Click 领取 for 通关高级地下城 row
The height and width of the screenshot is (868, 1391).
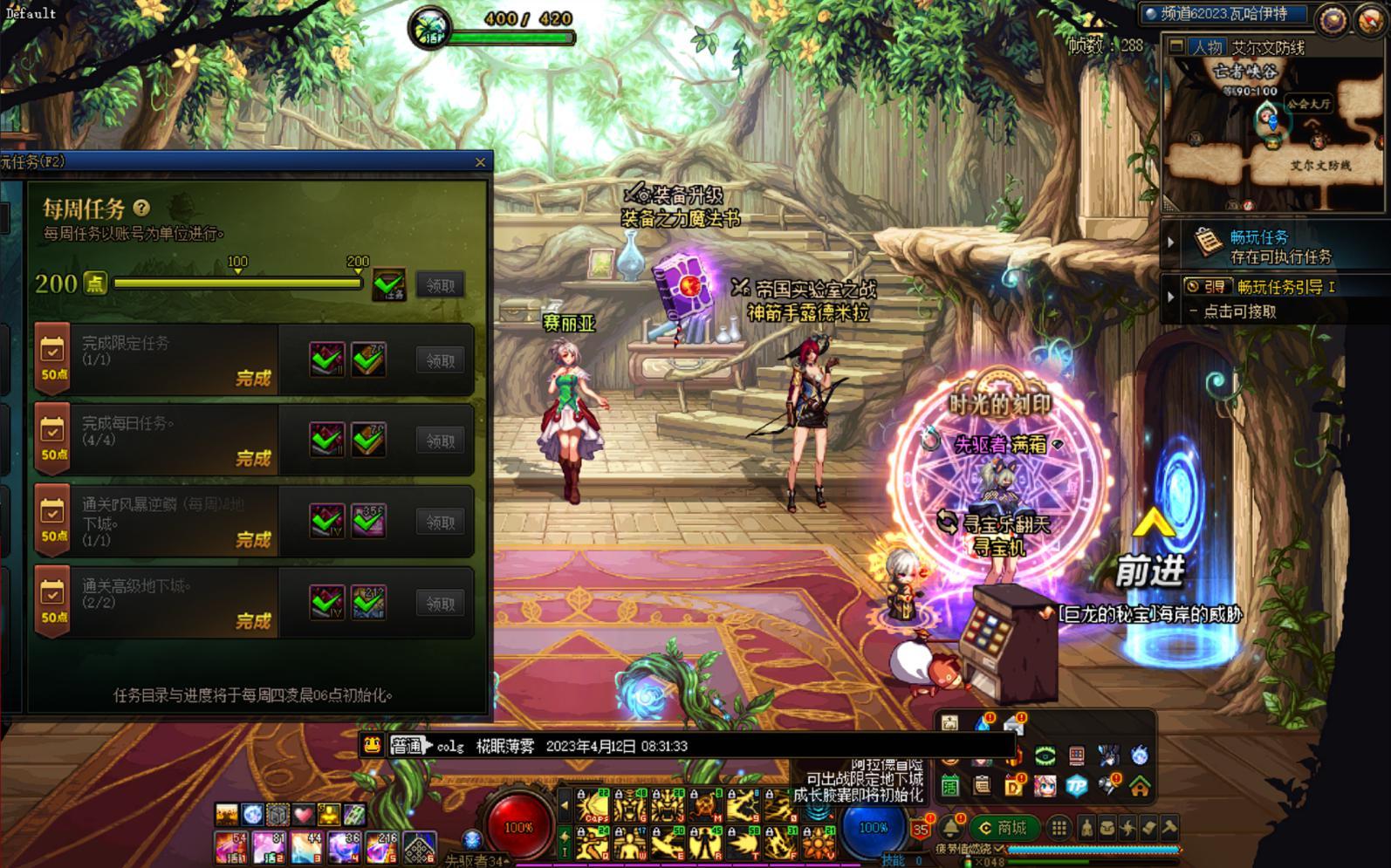(x=440, y=603)
